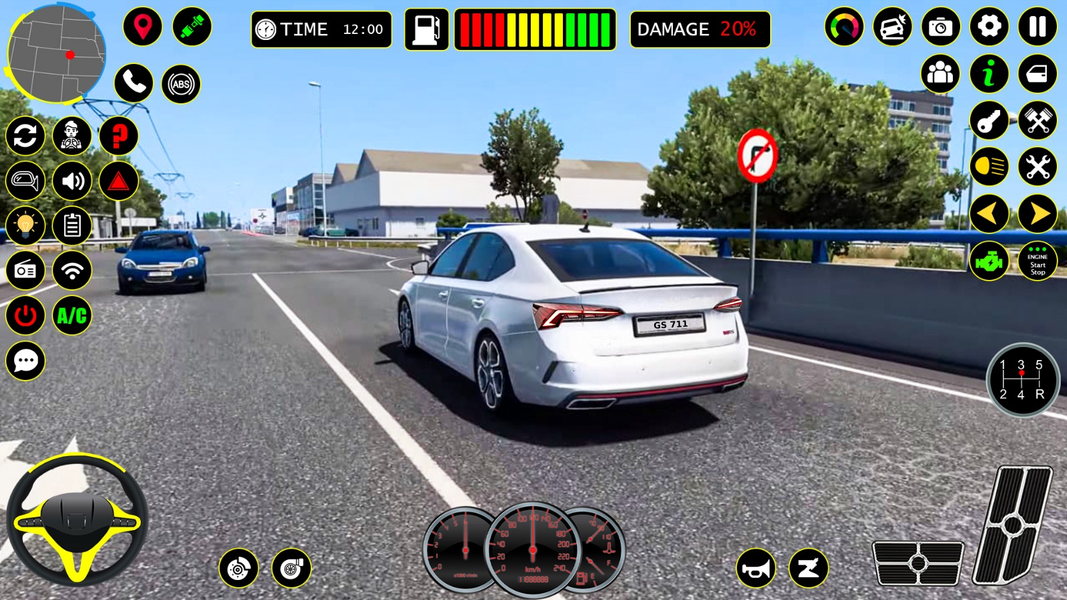Activate the left turn indicator arrow
Screen dimensions: 1067x600
988,213
